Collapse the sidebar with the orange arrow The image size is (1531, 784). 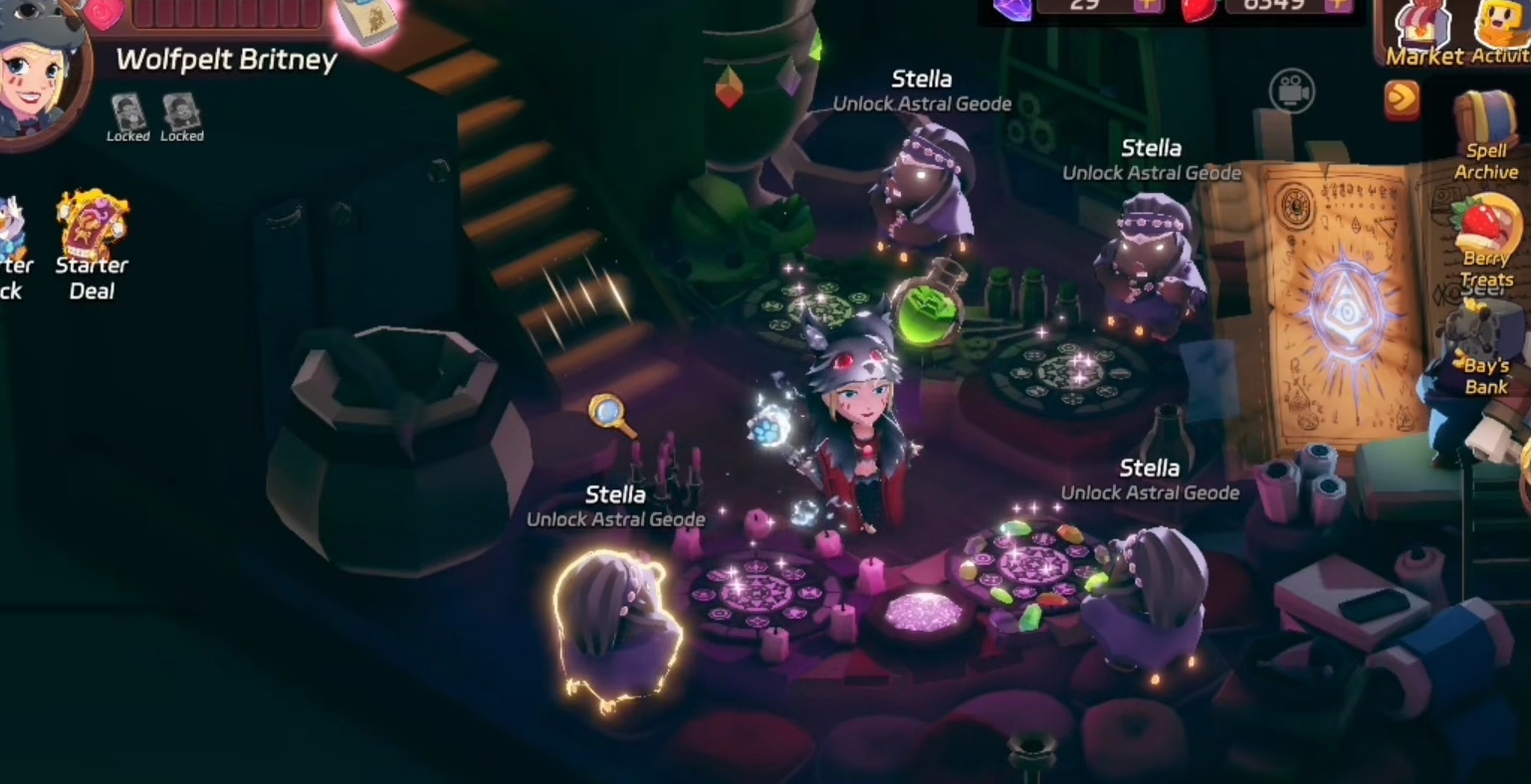coord(1403,100)
